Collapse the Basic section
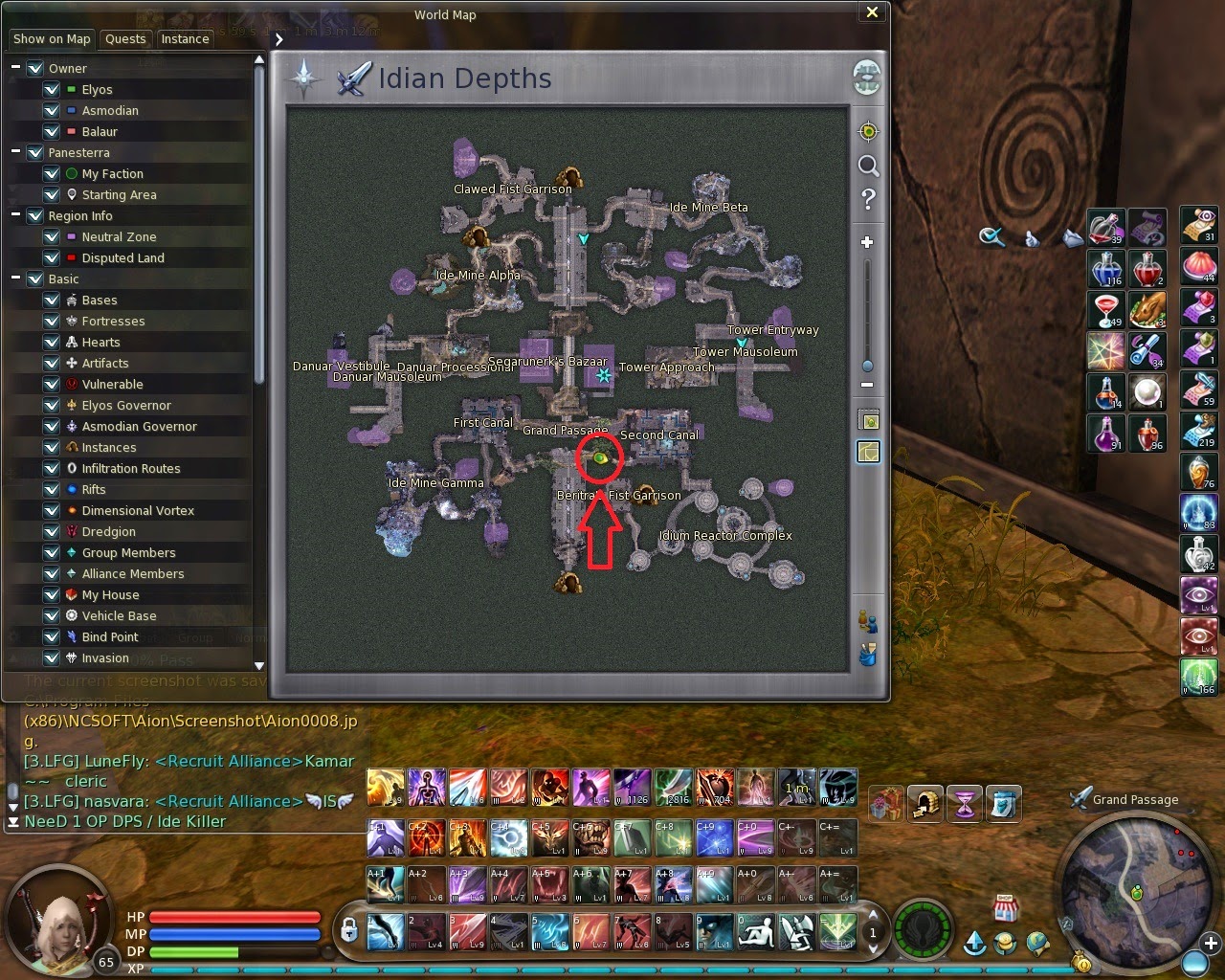The height and width of the screenshot is (980, 1225). coord(15,278)
